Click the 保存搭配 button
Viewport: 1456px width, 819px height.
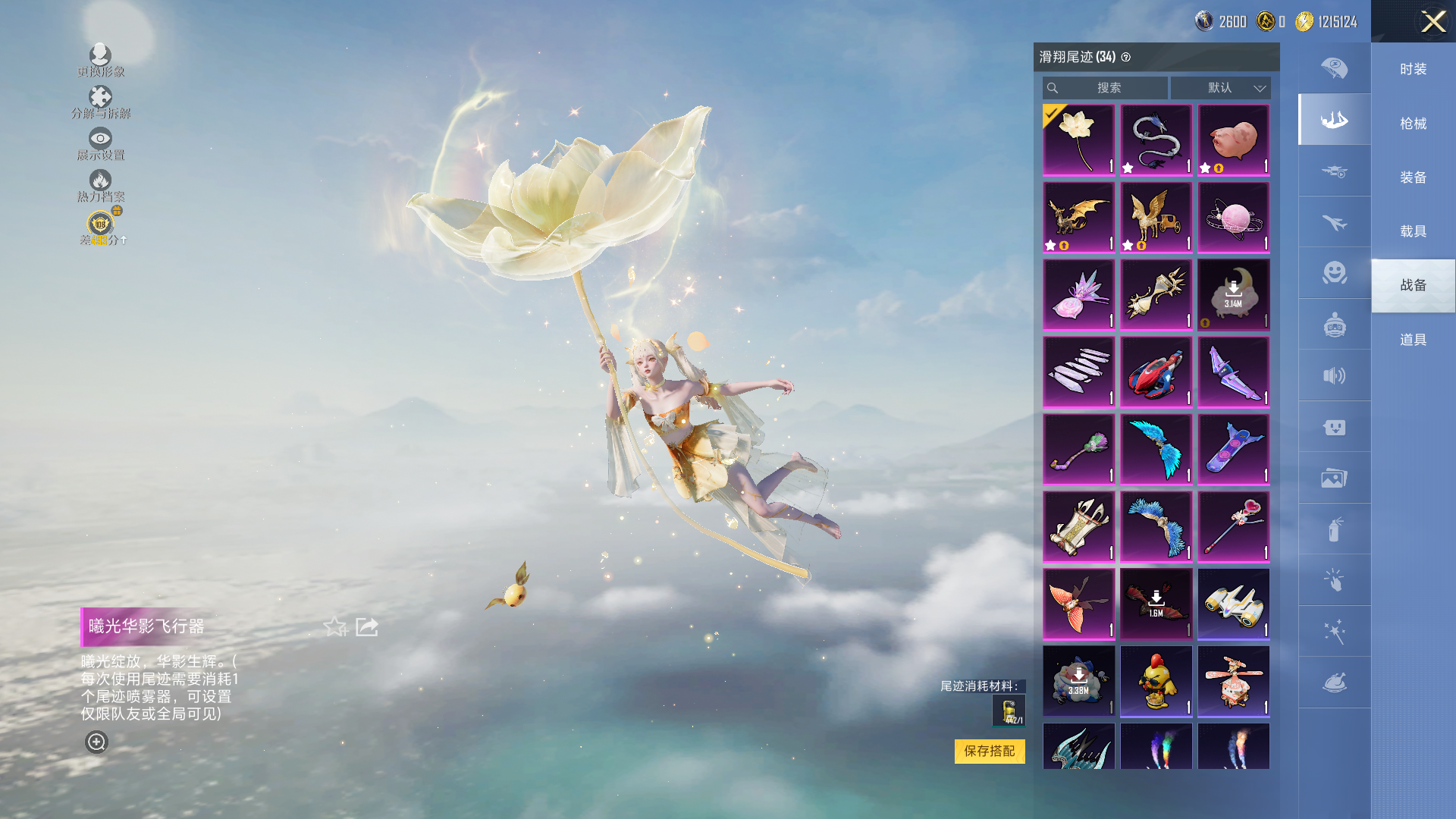coord(989,751)
